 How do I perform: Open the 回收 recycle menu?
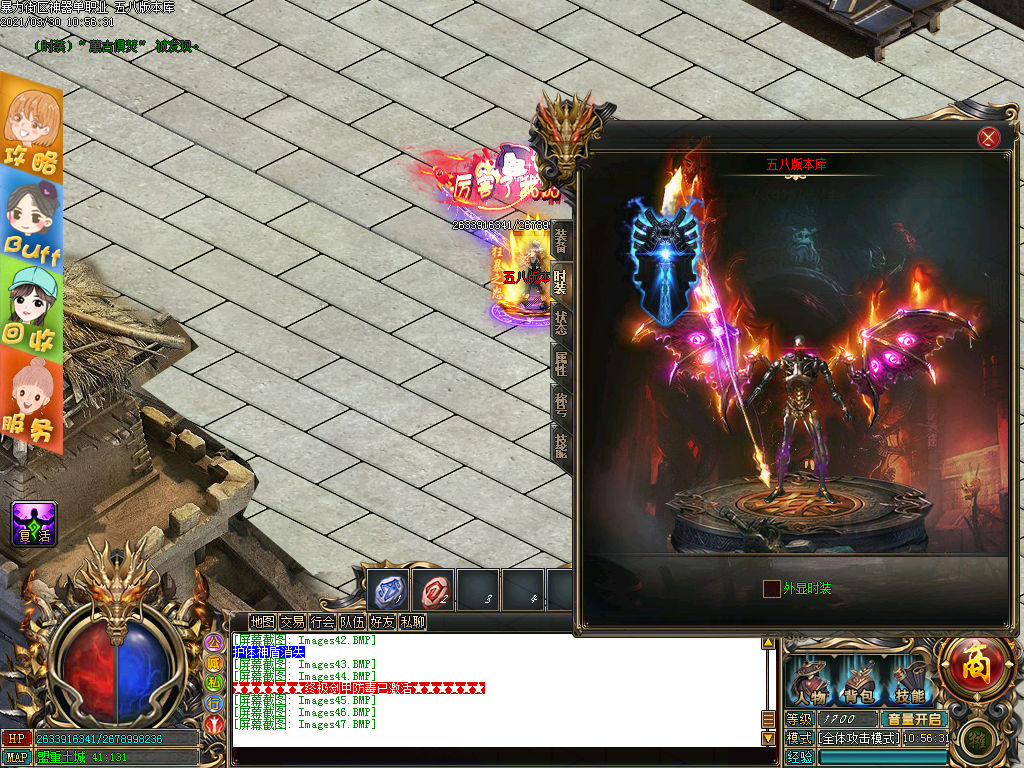32,310
